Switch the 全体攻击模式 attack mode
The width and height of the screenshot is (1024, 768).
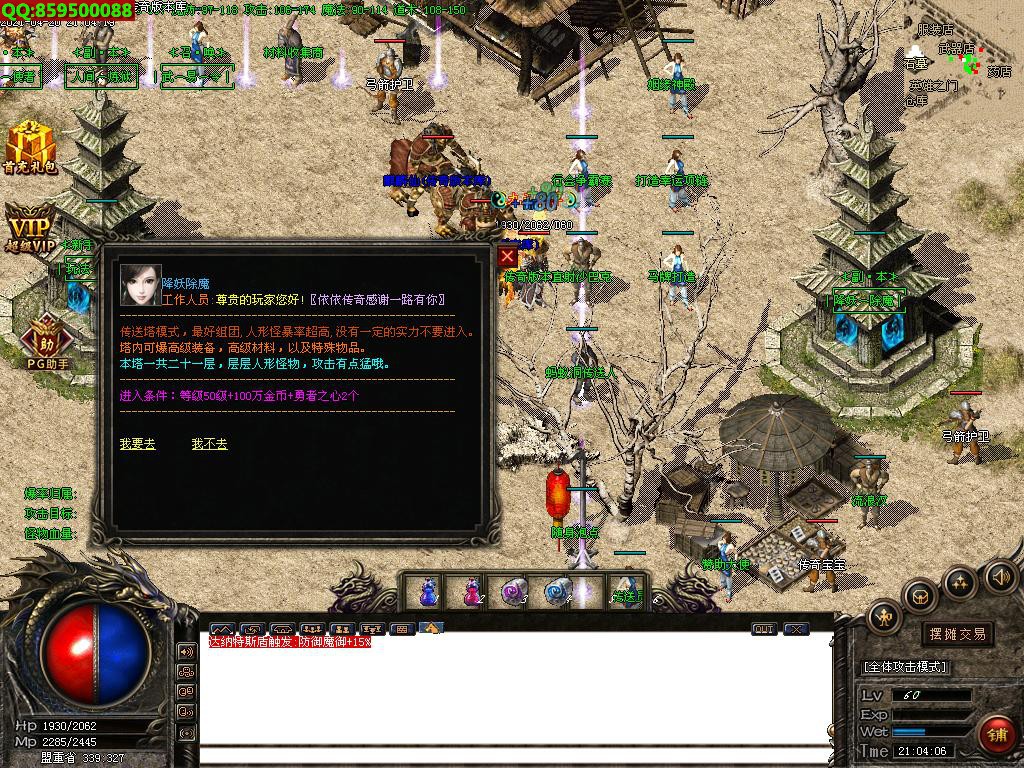905,667
